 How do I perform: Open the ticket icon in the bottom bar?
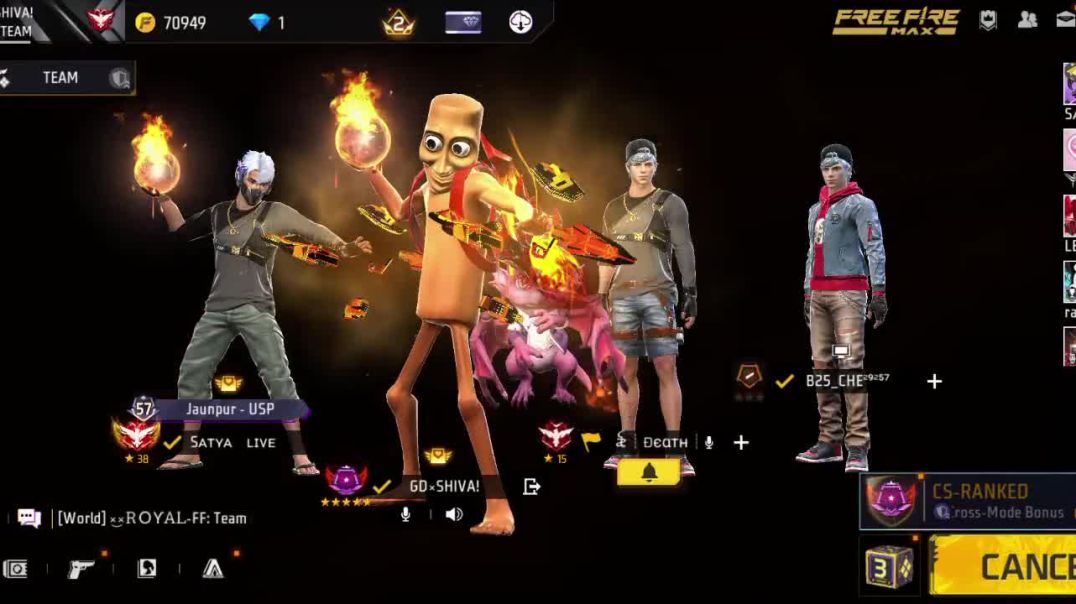(x=15, y=569)
